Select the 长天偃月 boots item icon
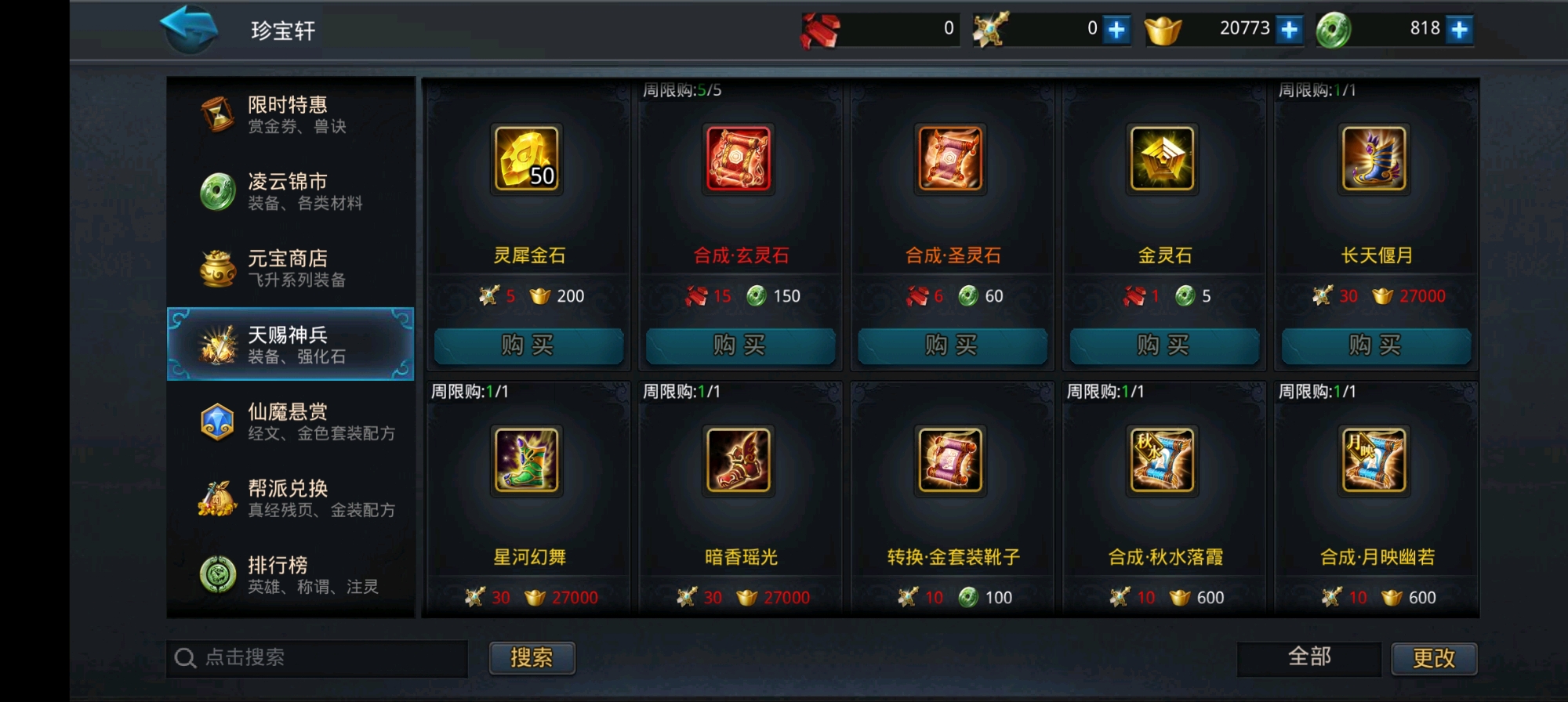Image resolution: width=1568 pixels, height=702 pixels. [x=1376, y=160]
